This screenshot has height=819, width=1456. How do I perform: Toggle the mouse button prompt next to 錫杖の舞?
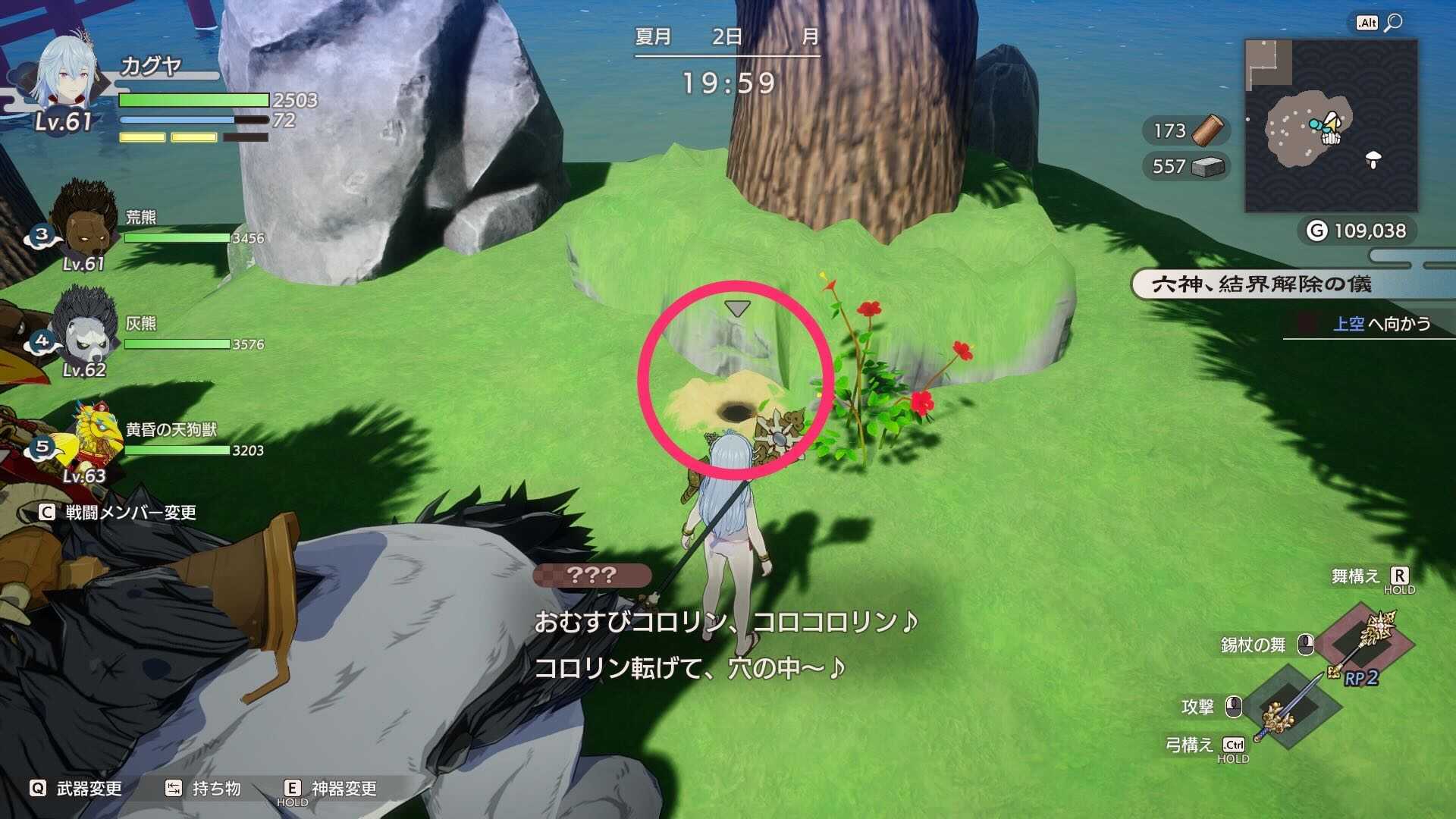tap(1306, 645)
